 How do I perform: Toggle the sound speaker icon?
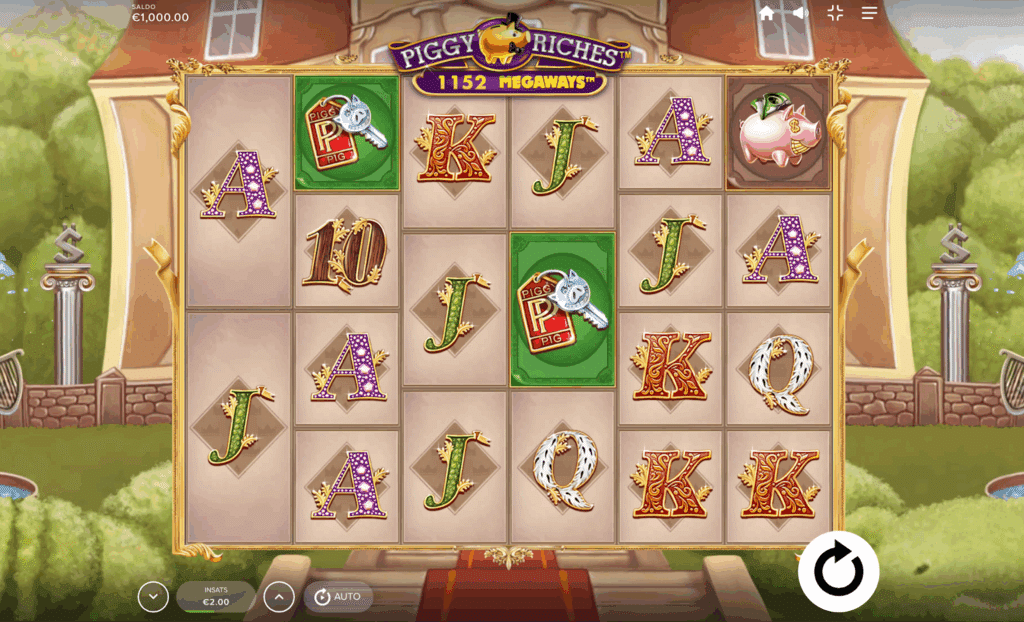pyautogui.click(x=800, y=13)
